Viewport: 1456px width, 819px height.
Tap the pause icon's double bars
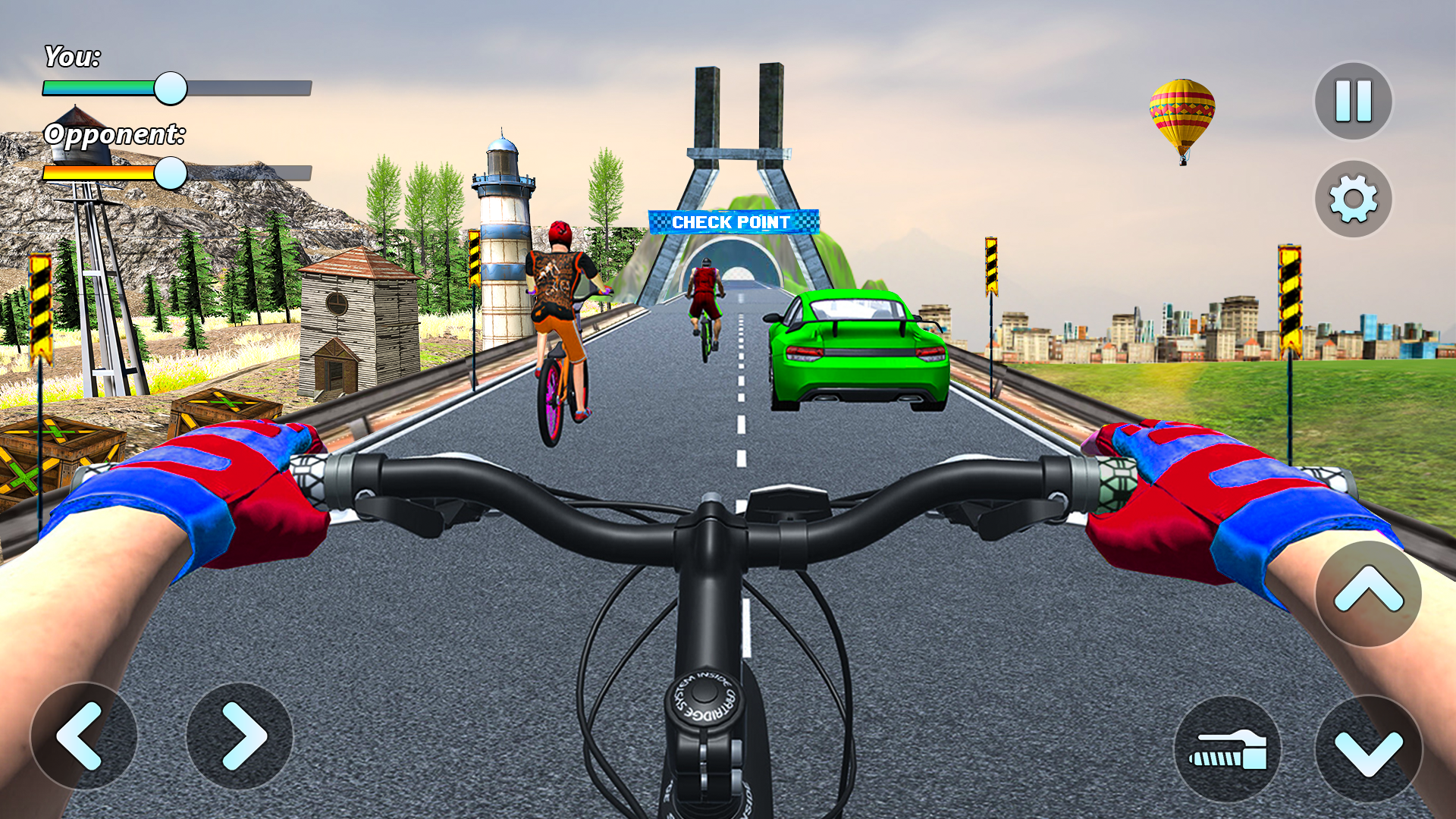tap(1351, 99)
